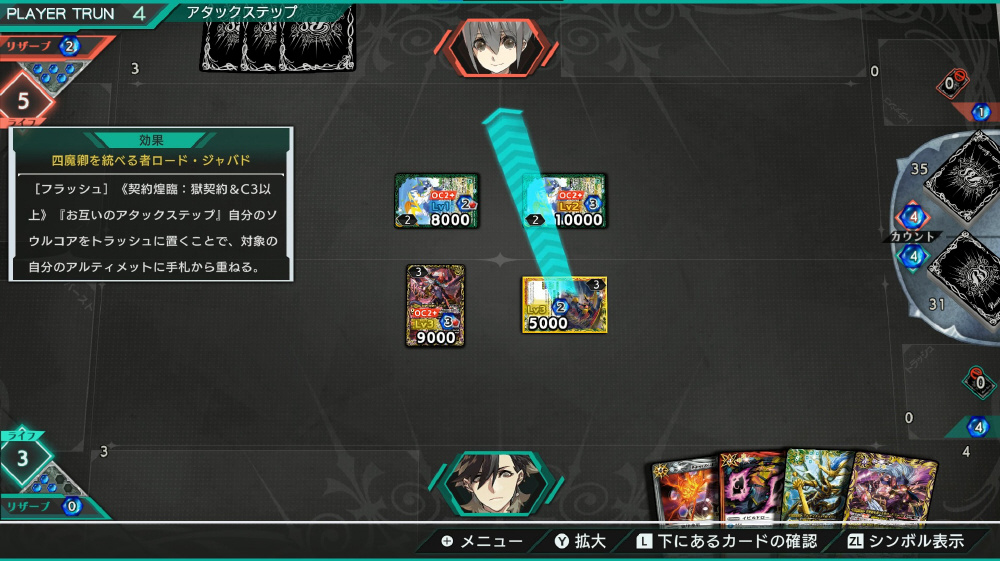Image resolution: width=1000 pixels, height=561 pixels.
Task: Select the attacking 5000 BP Lv3 card
Action: pos(564,304)
